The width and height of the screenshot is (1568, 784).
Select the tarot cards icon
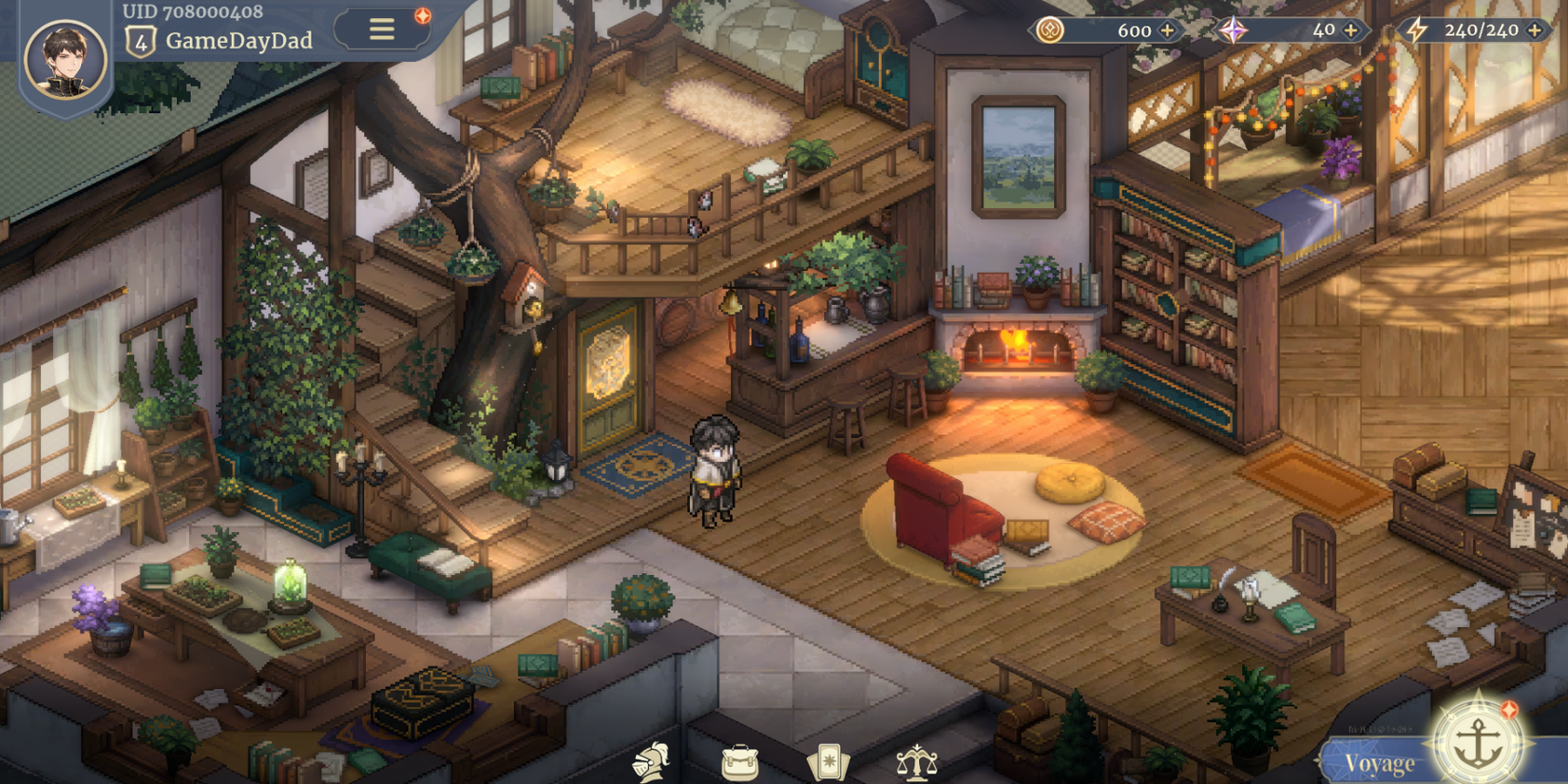click(x=830, y=759)
